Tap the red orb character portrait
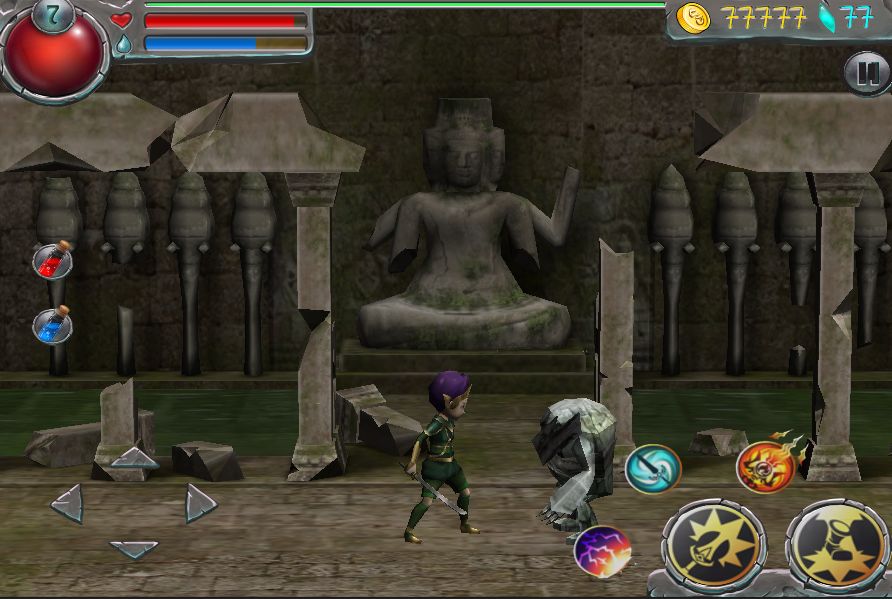This screenshot has height=599, width=892. pyautogui.click(x=54, y=52)
